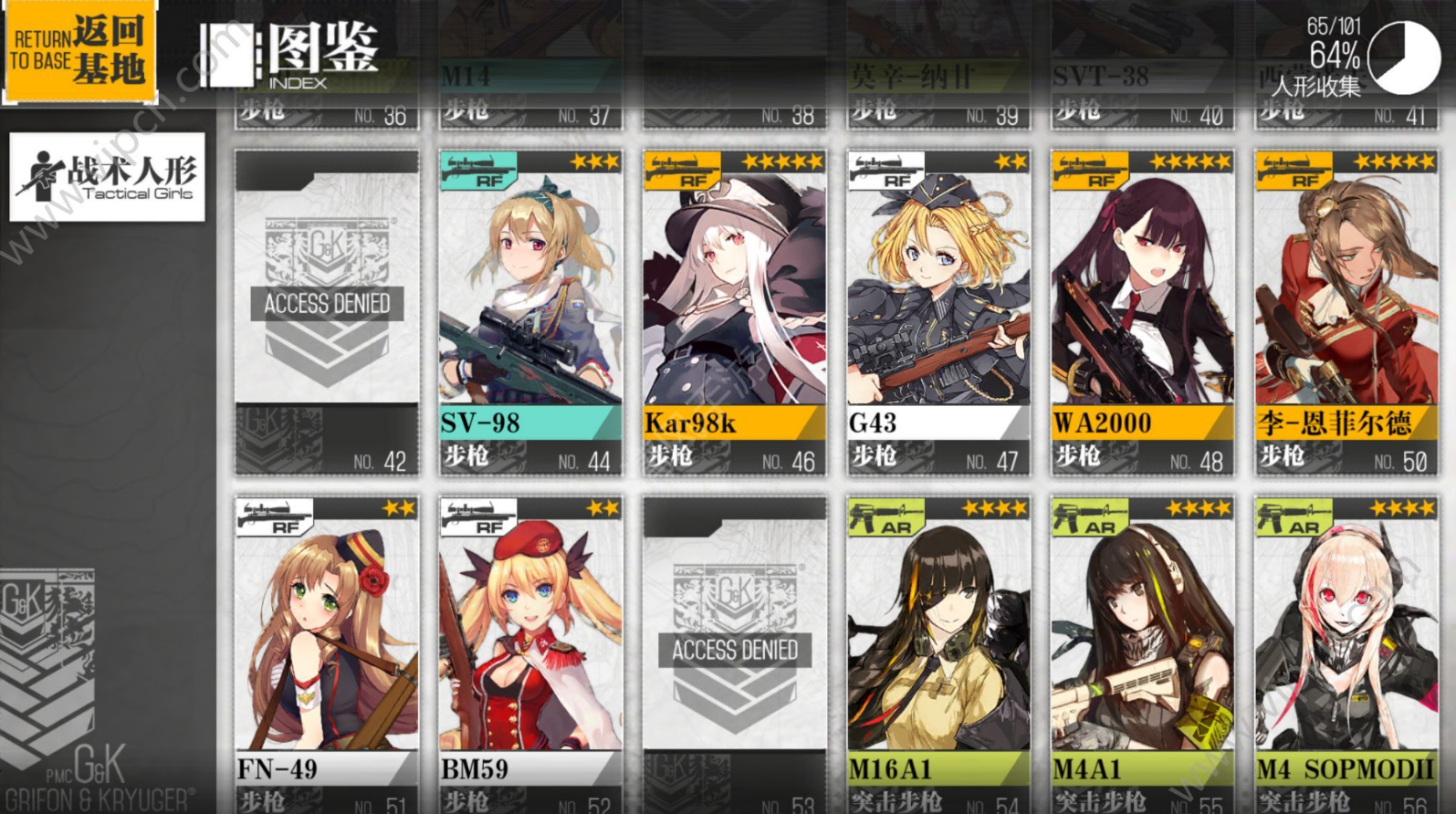The width and height of the screenshot is (1456, 814).
Task: Switch to the Tactical Girls tab
Action: click(x=107, y=177)
